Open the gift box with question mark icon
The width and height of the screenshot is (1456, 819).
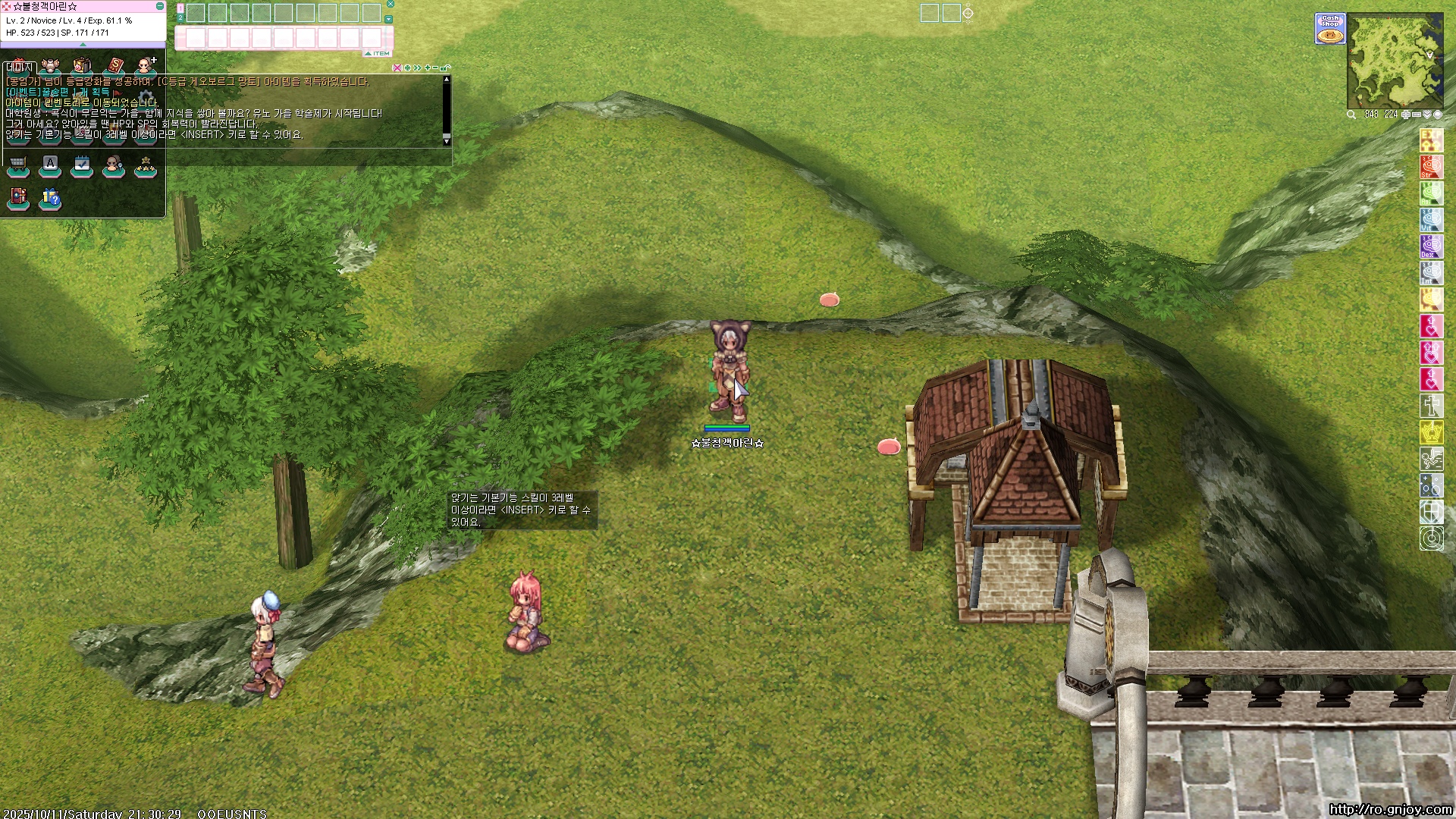(50, 198)
